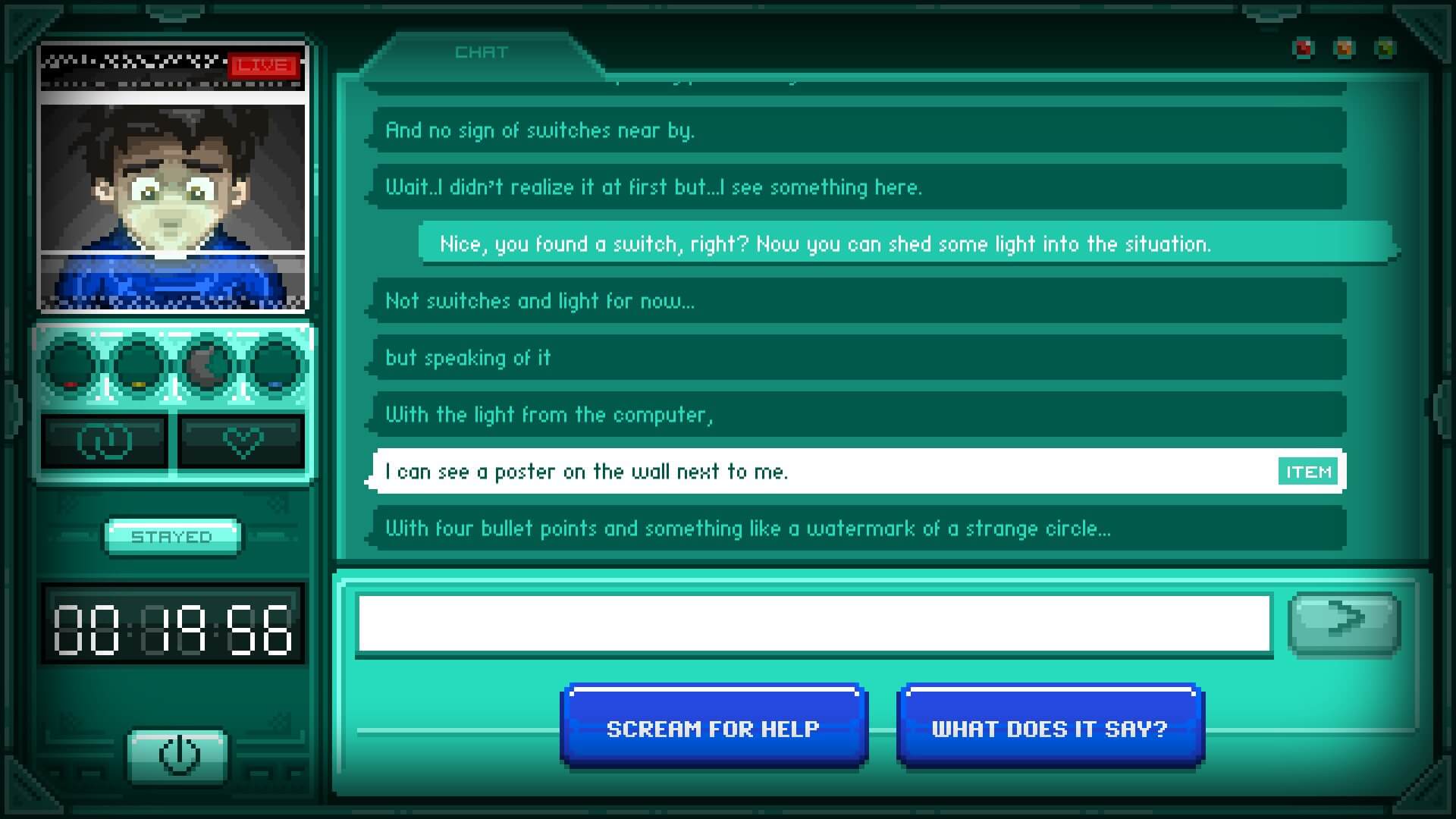Viewport: 1456px width, 819px height.
Task: Select the grey moon-shaped item slot
Action: click(206, 366)
